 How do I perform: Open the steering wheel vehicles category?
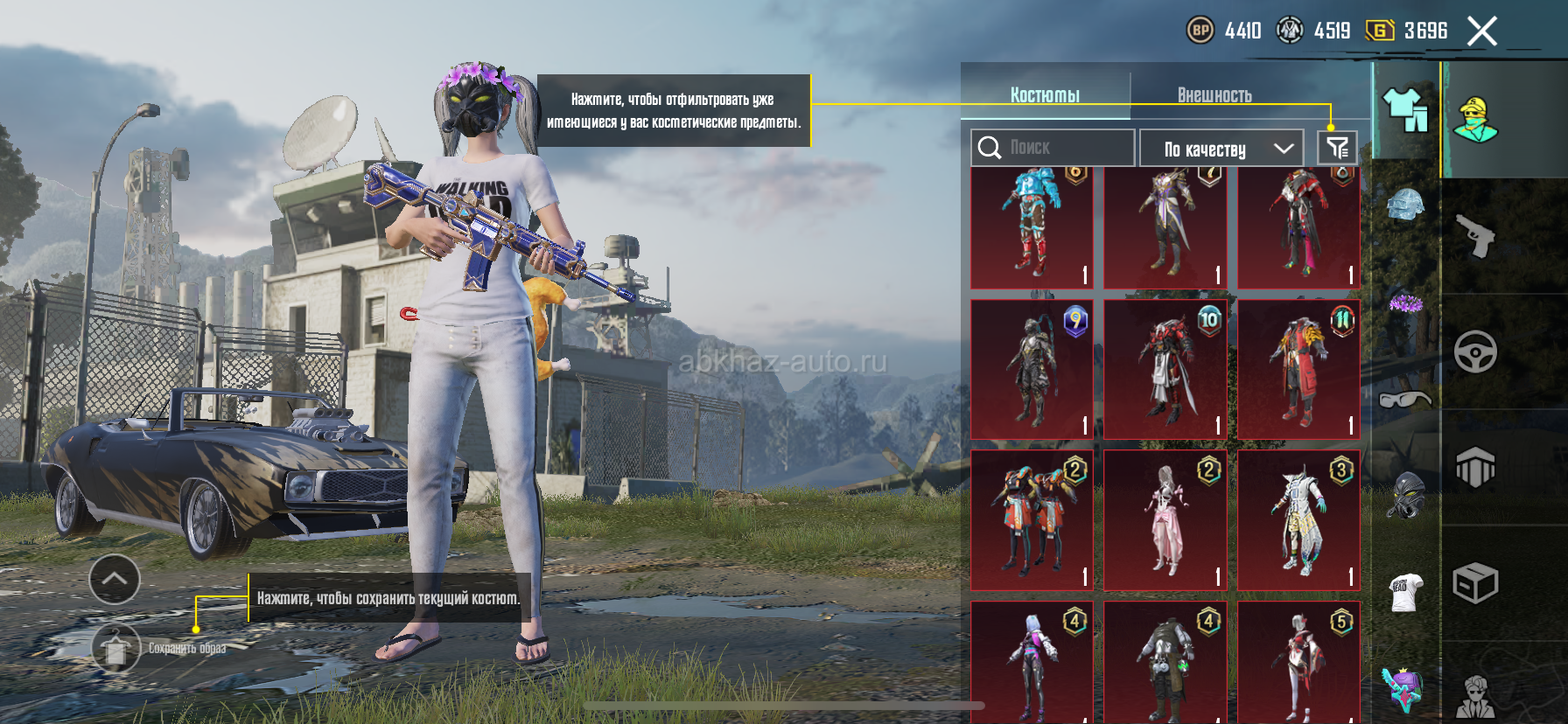click(x=1475, y=352)
